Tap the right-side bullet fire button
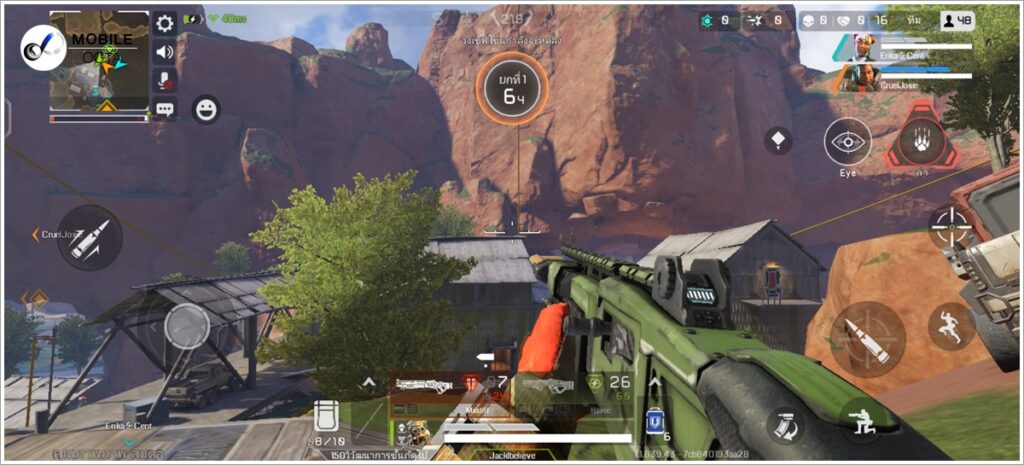Screen dimensions: 1024x465 click(867, 339)
